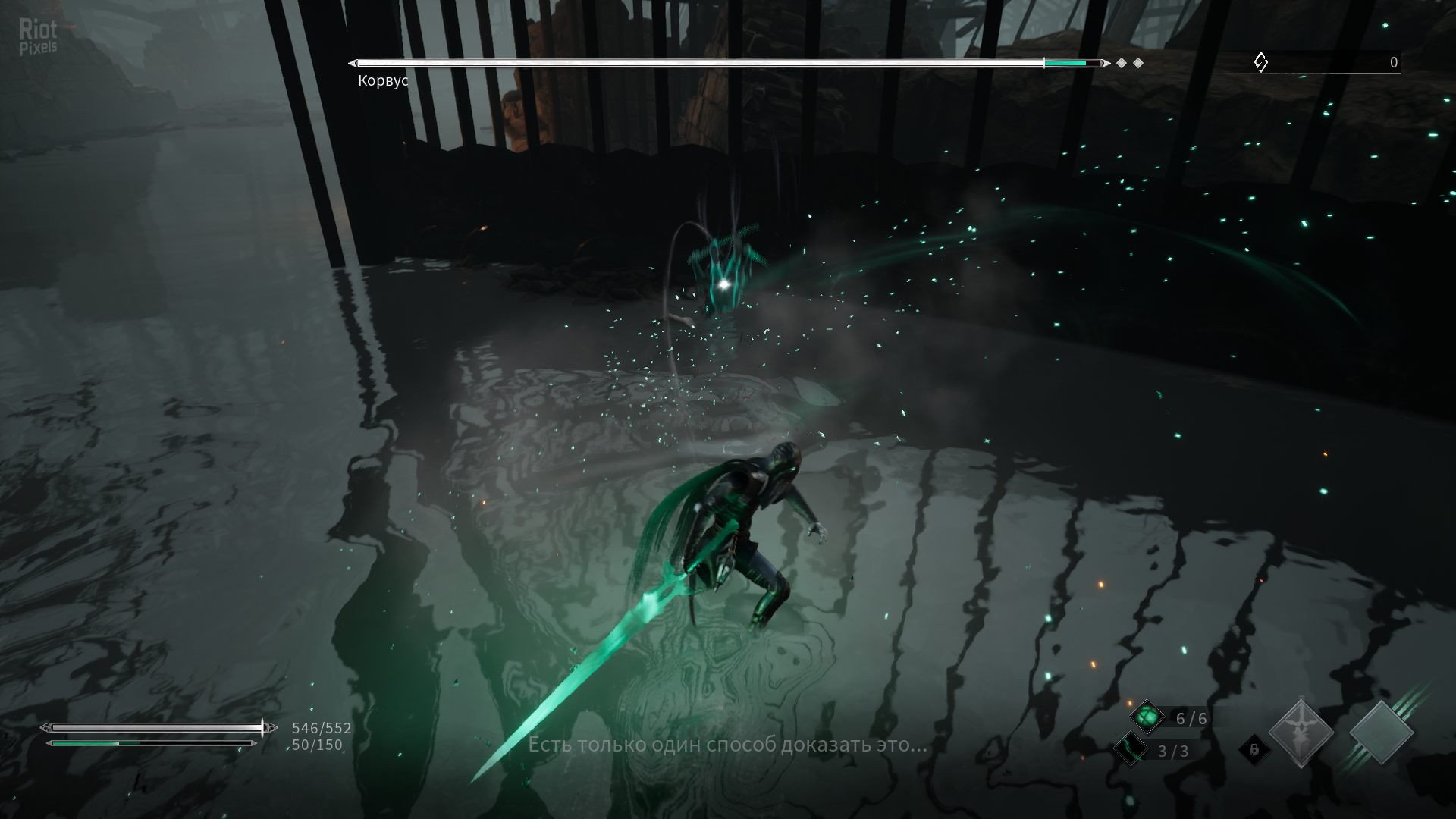Click the memory shard currency icon
1456x819 pixels.
pyautogui.click(x=1260, y=62)
